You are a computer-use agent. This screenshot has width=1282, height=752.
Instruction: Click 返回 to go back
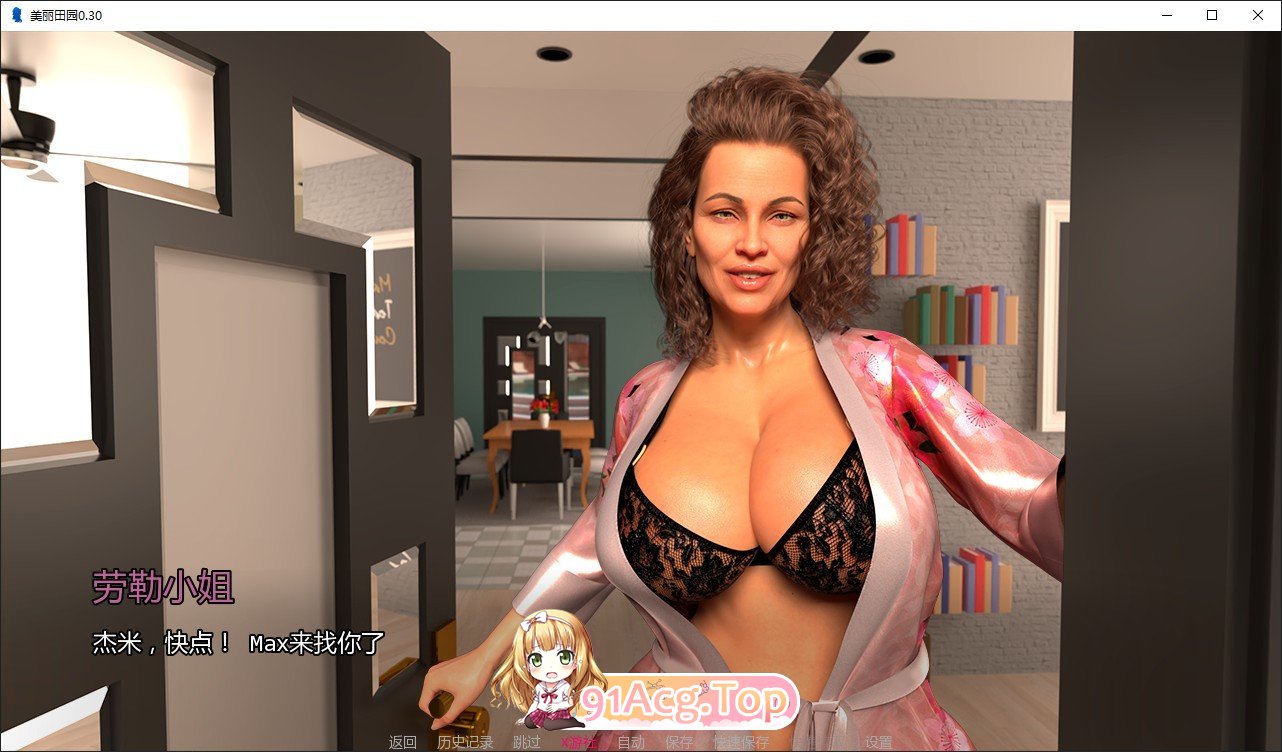point(402,742)
